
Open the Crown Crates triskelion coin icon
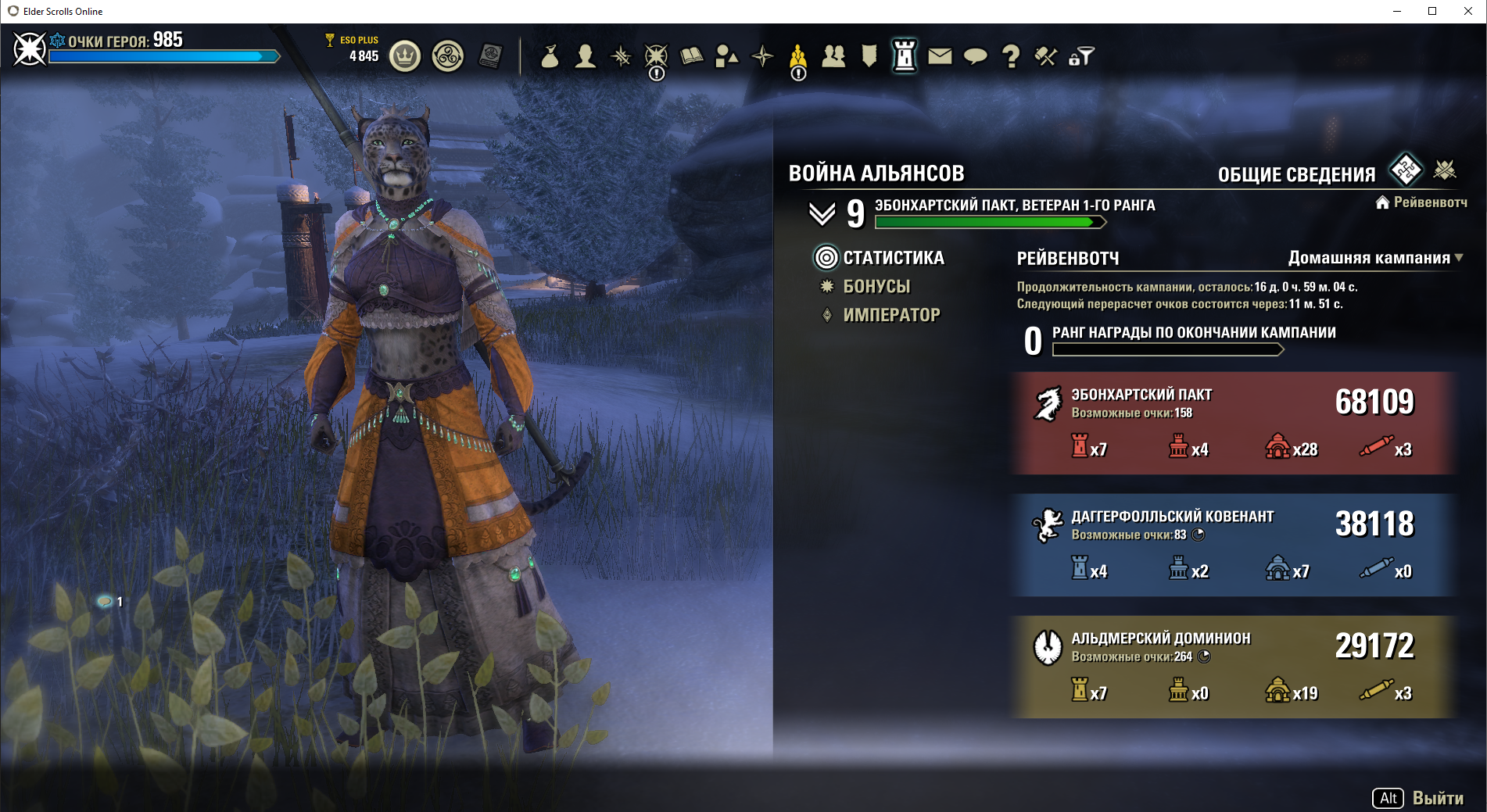448,56
